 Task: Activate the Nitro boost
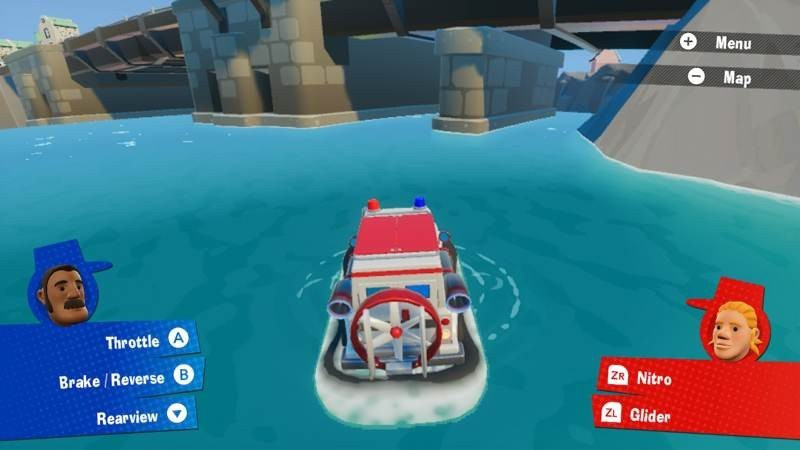654,379
